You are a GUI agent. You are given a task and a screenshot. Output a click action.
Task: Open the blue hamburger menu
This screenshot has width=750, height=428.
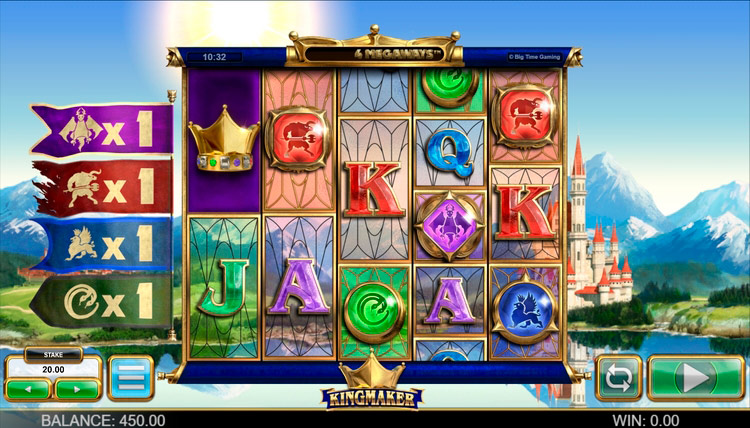(x=131, y=378)
